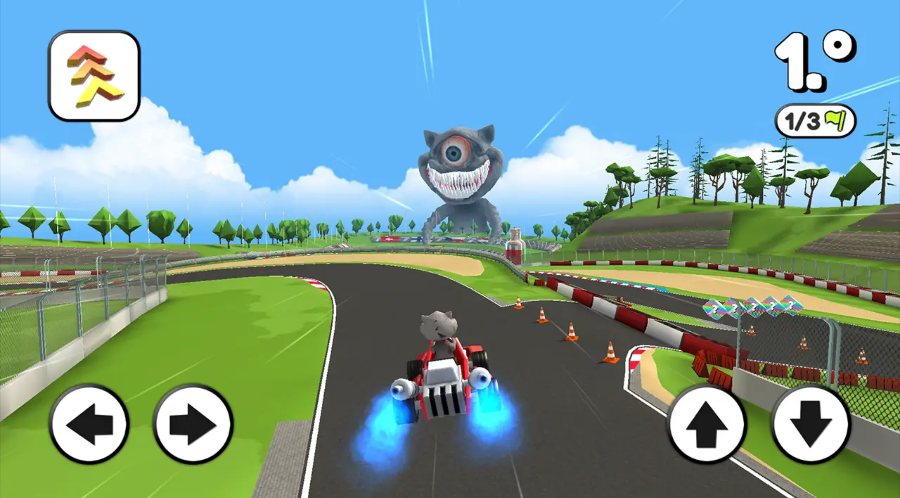Activate the boost arrows power-up slot

(94, 76)
